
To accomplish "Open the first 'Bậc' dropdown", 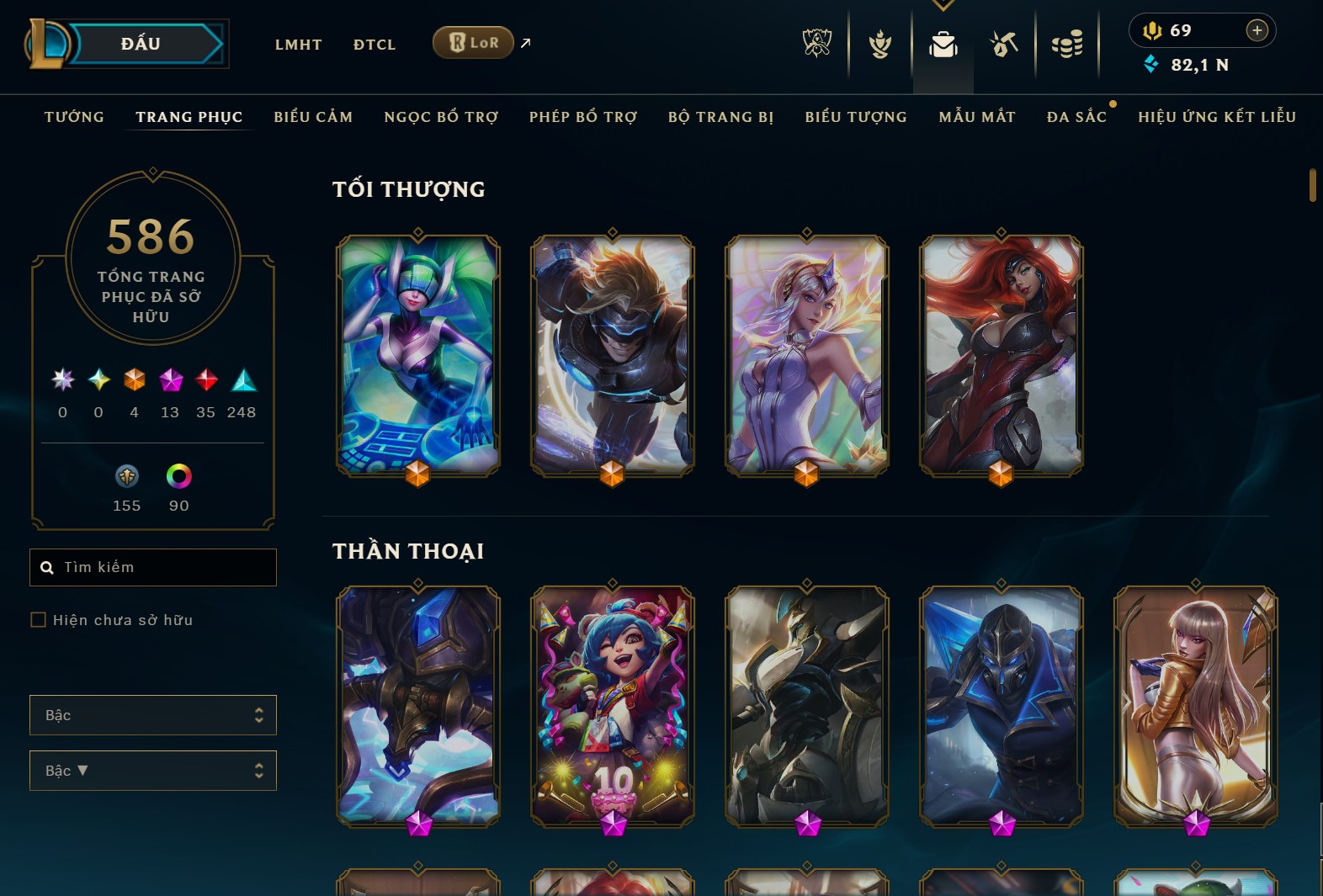I will pos(152,714).
